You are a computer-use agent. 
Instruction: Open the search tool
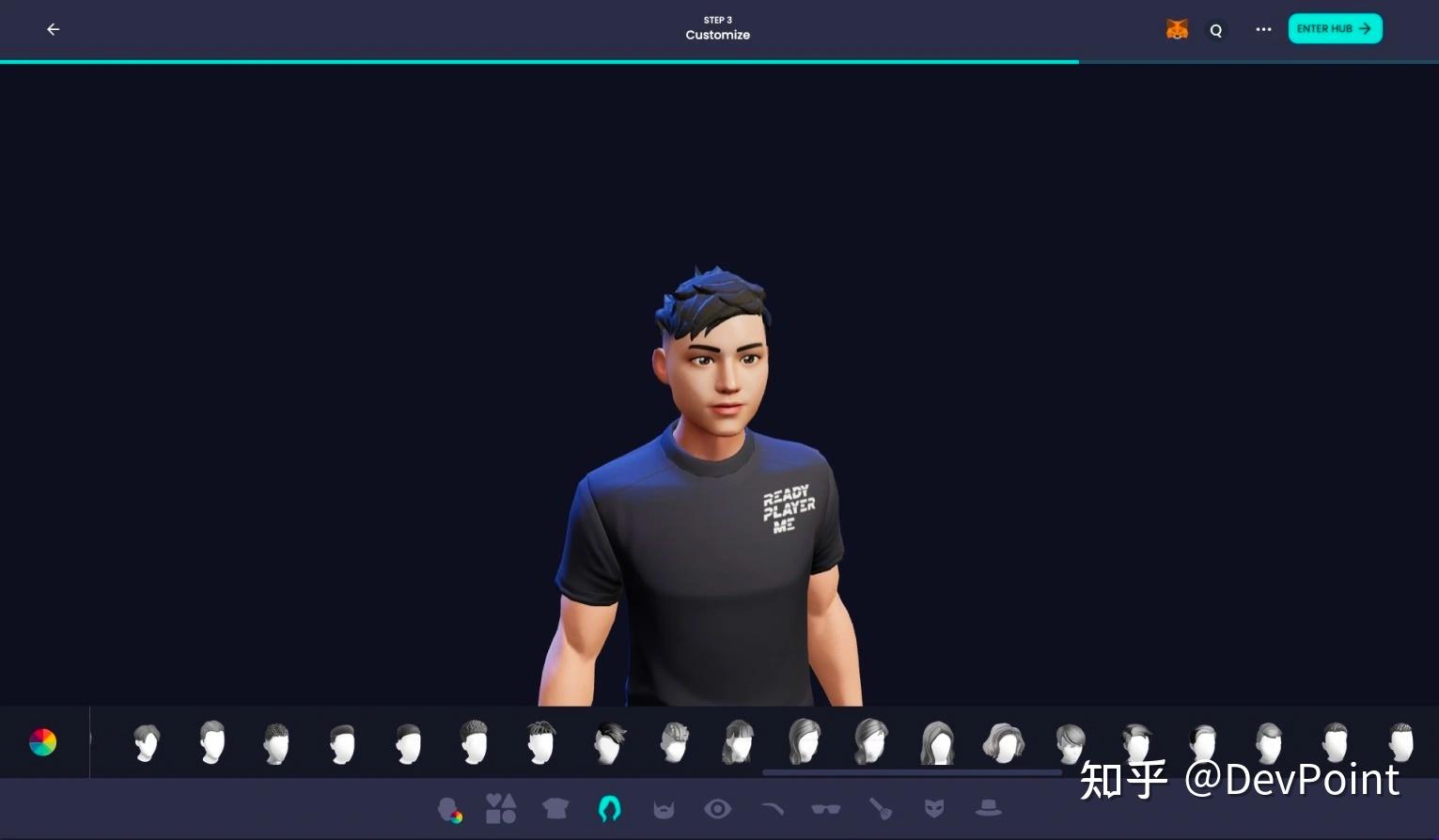pos(1216,29)
